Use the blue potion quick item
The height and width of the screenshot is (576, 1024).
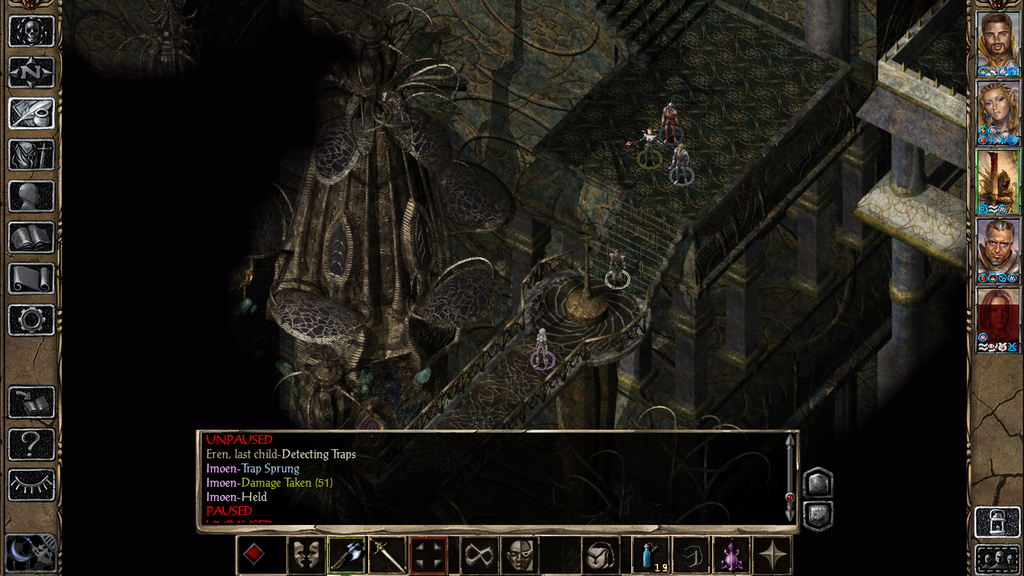pyautogui.click(x=650, y=555)
